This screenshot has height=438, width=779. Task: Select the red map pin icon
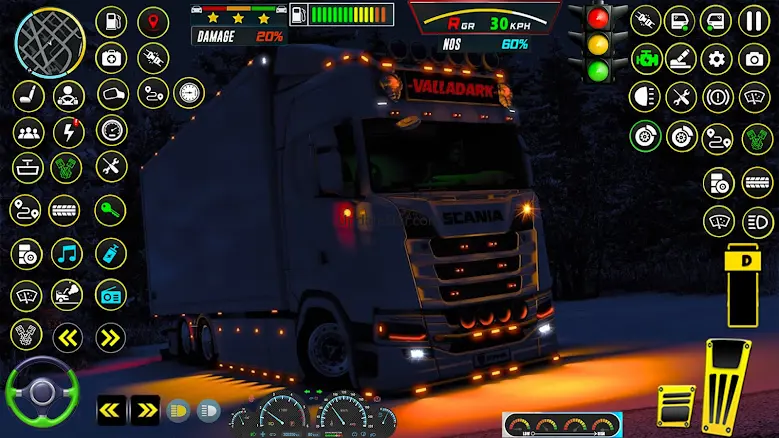[x=153, y=22]
